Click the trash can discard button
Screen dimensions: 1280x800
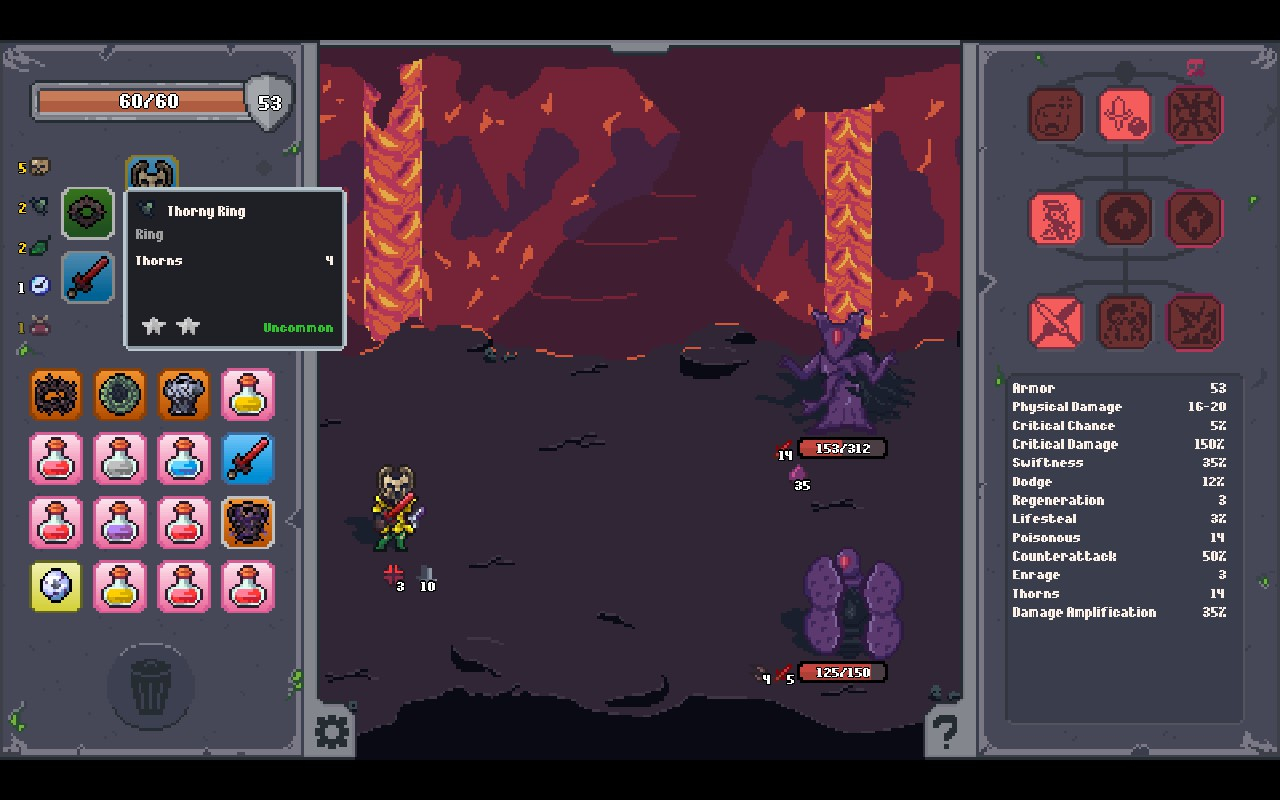click(150, 687)
